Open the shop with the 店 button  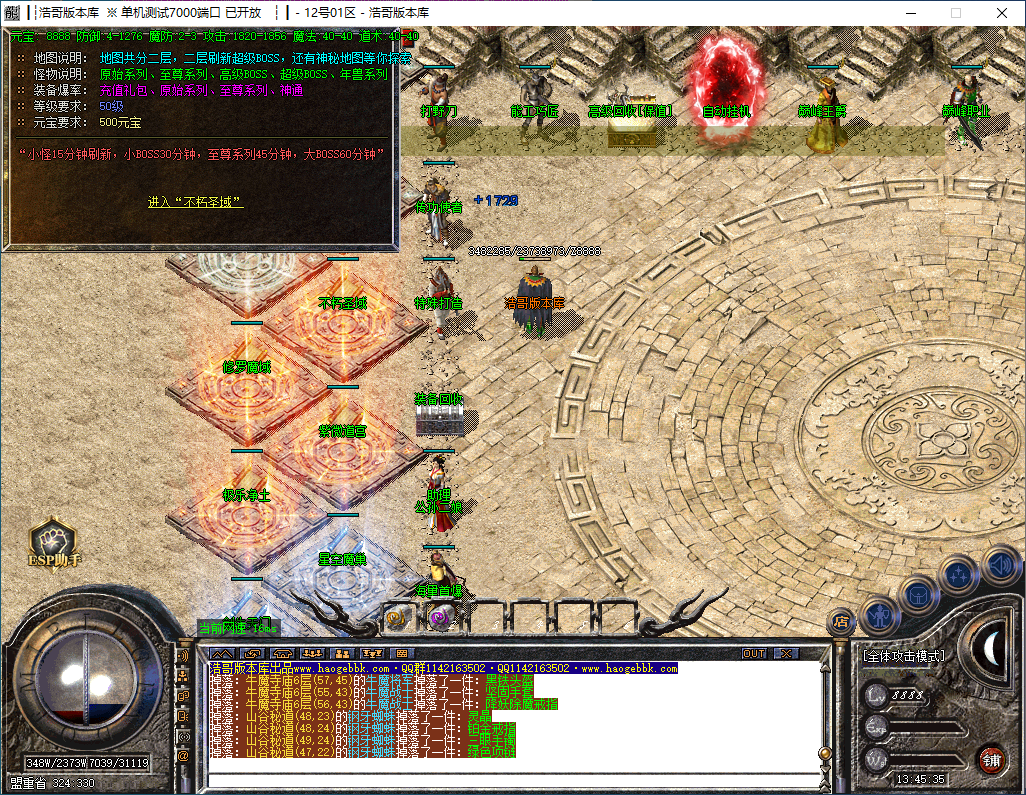point(840,621)
